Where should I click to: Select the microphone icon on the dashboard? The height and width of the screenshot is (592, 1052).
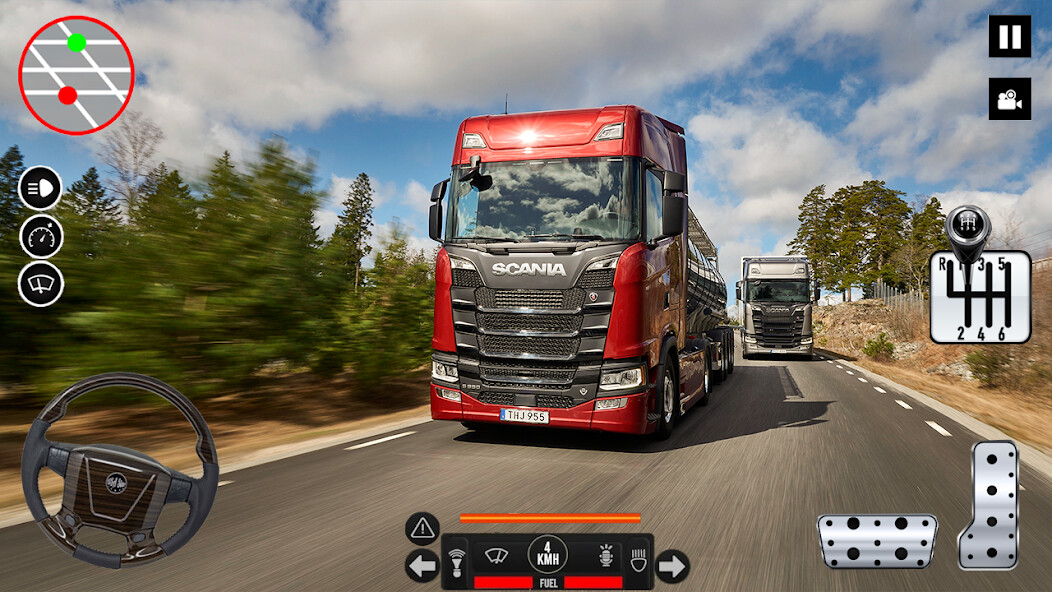(604, 555)
